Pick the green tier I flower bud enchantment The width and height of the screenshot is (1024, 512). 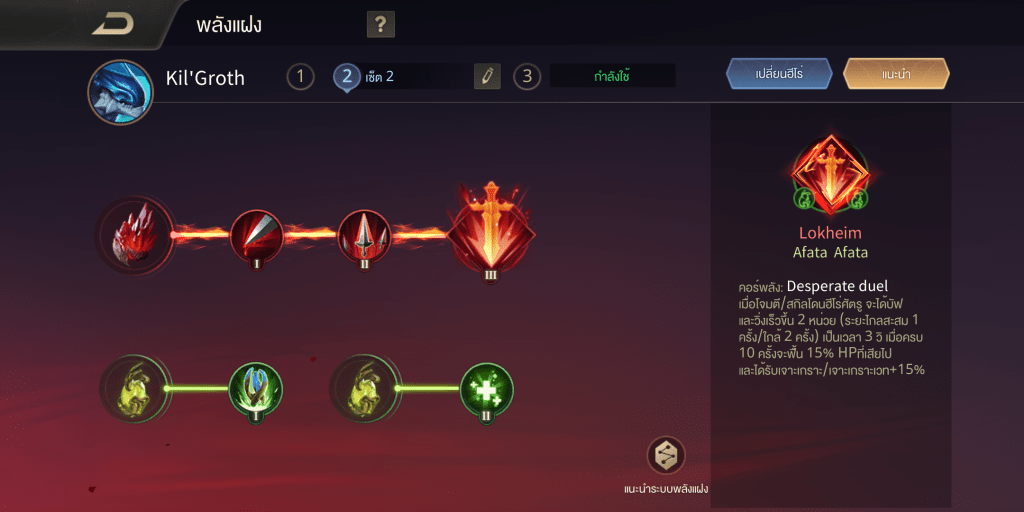click(256, 389)
